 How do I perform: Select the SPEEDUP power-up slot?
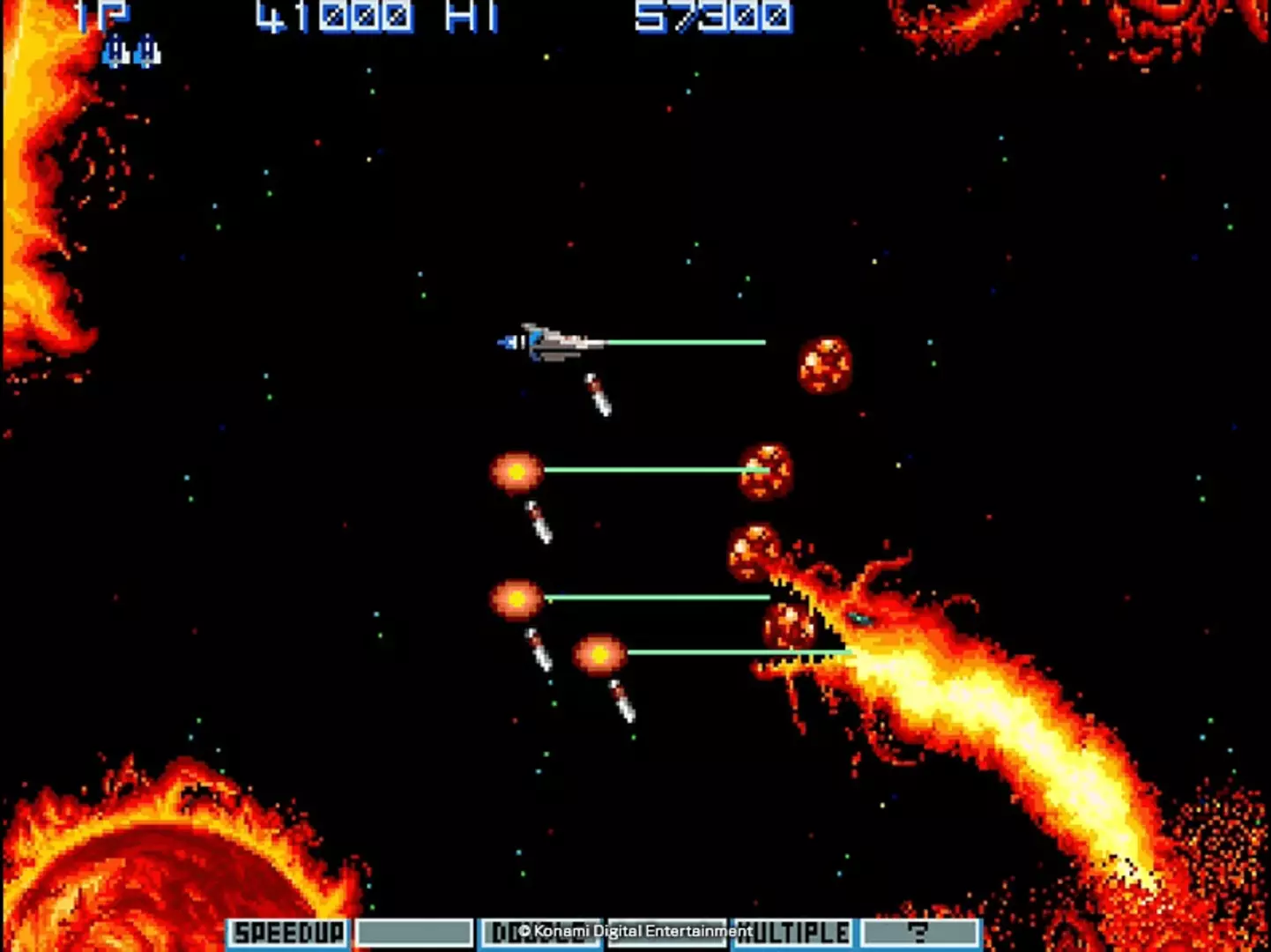click(x=288, y=933)
